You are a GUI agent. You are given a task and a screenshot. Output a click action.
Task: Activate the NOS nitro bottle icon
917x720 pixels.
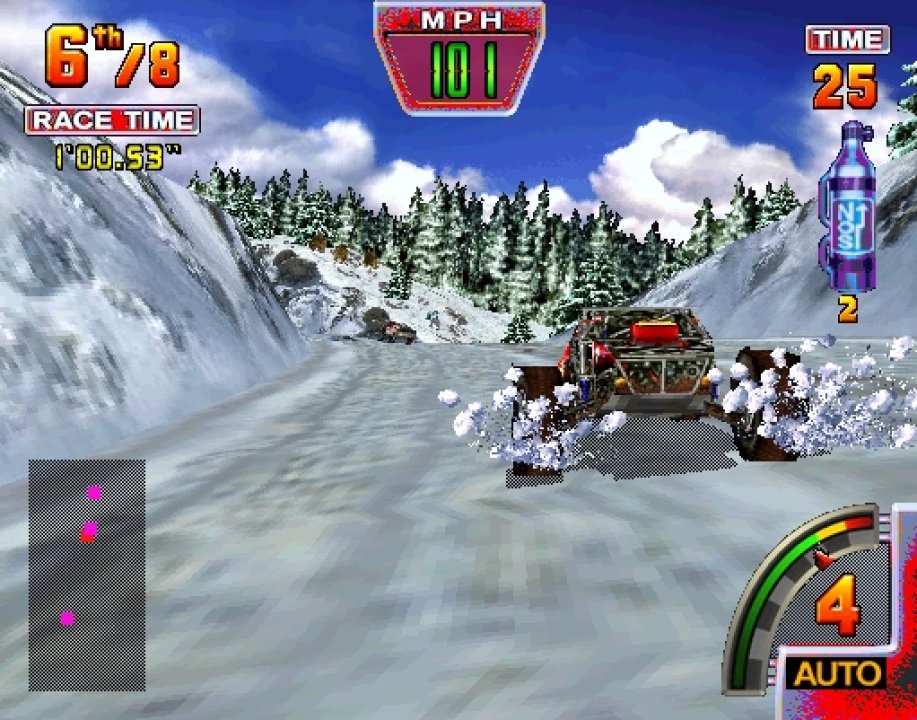pyautogui.click(x=846, y=208)
